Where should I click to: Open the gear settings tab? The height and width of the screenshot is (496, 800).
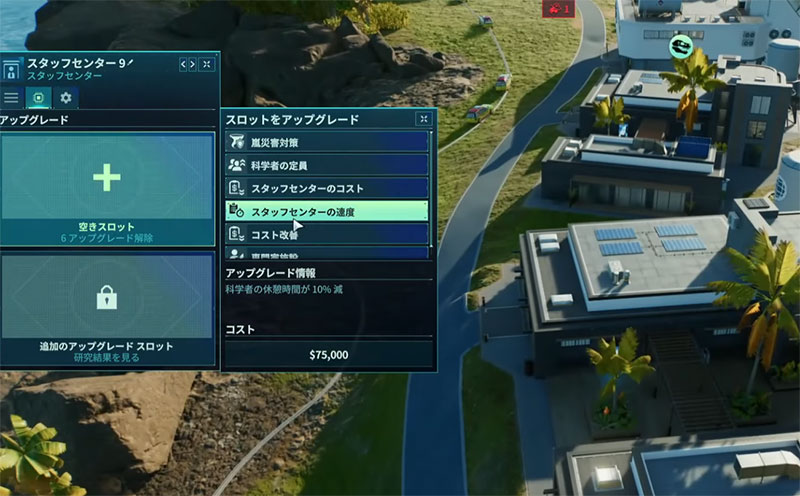pyautogui.click(x=66, y=98)
